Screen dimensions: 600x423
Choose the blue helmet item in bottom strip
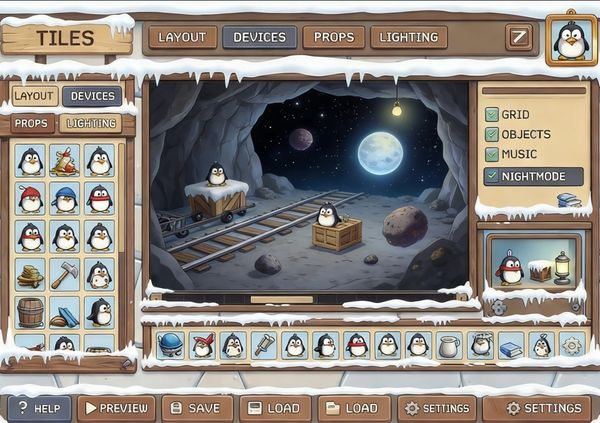(170, 345)
